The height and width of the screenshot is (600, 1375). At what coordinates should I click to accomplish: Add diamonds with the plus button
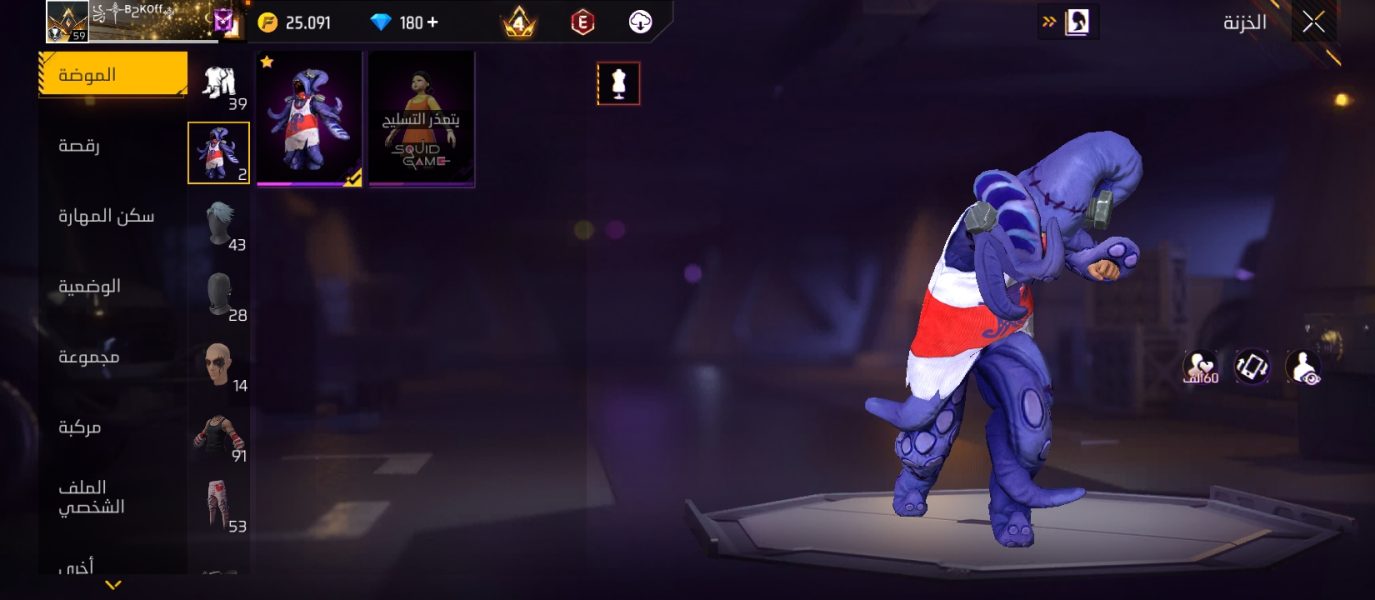tap(432, 22)
